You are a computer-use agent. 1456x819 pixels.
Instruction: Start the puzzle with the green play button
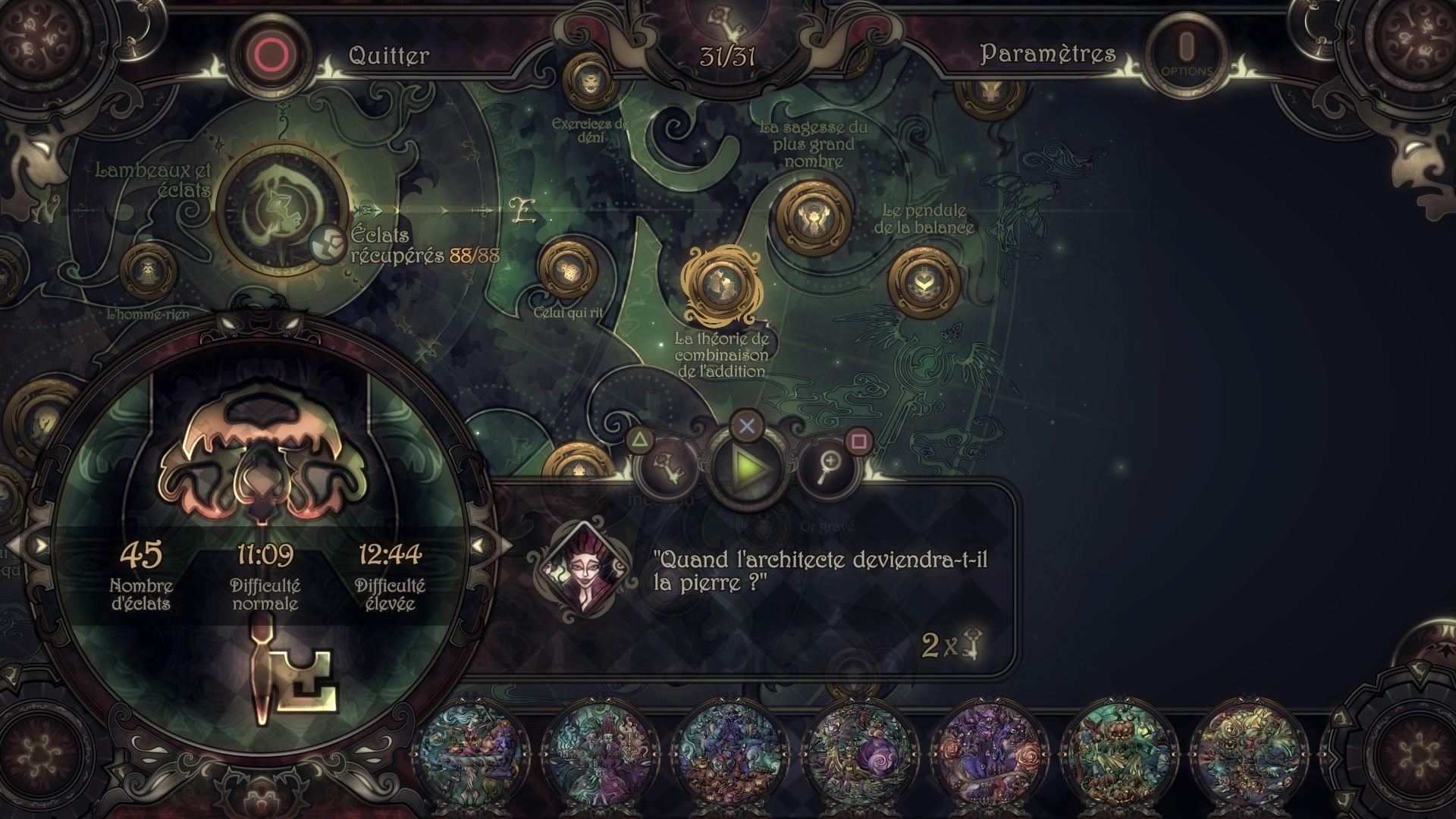pos(747,468)
